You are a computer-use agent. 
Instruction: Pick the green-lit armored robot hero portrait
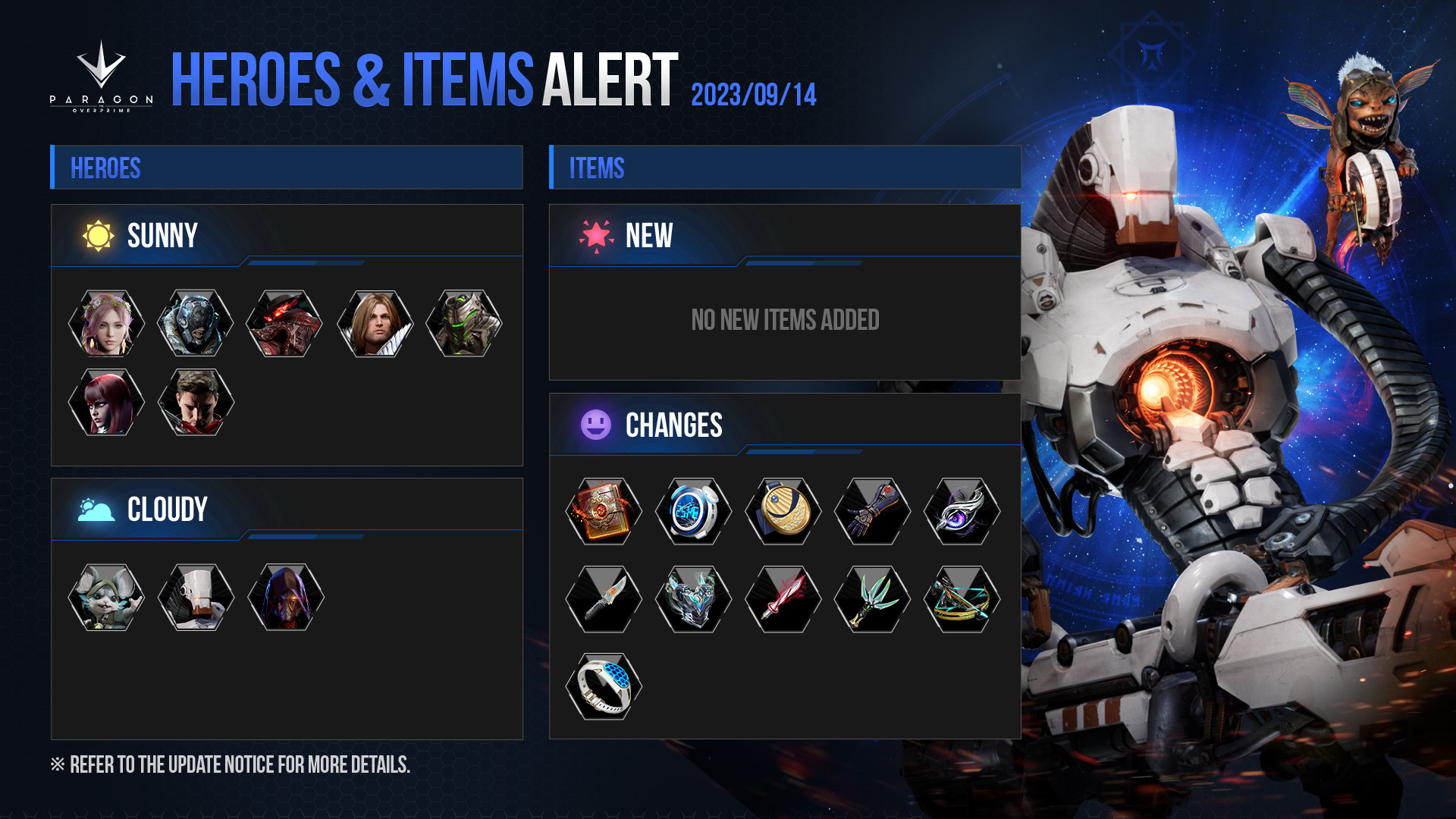464,324
